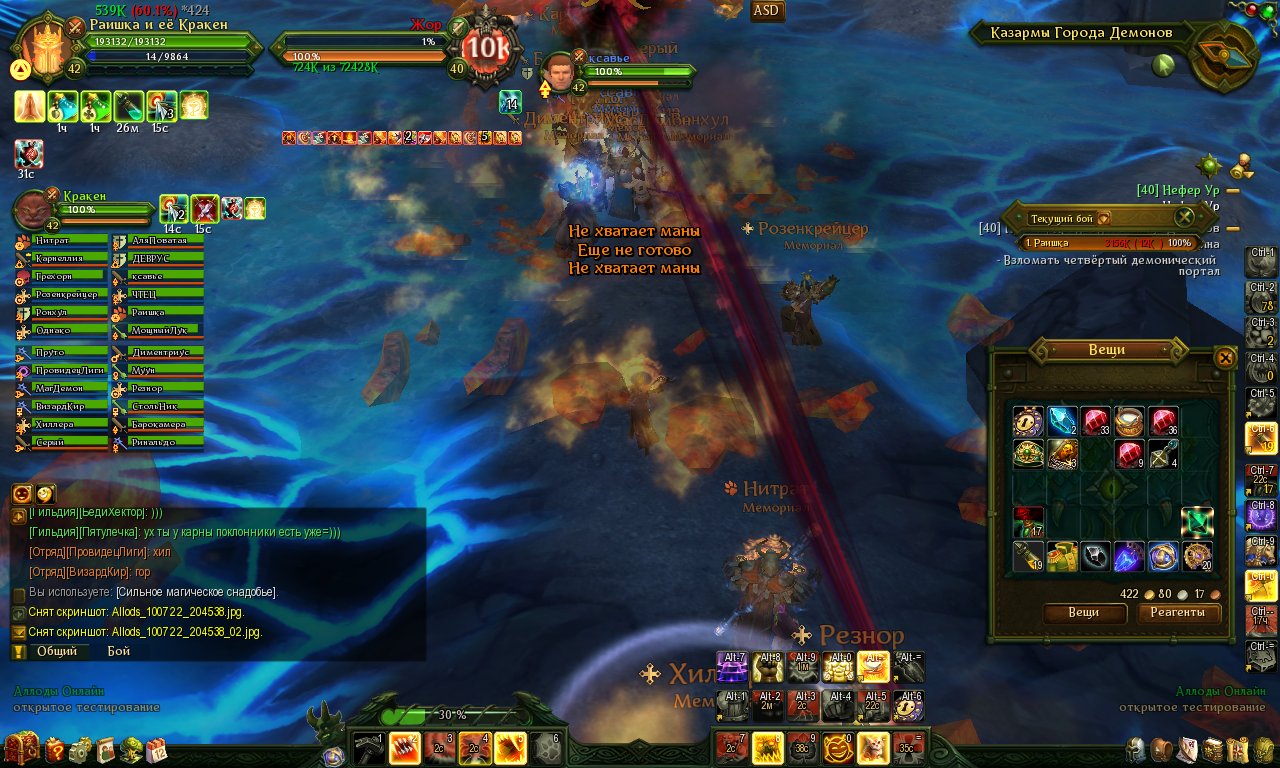Click the Раишка player portrait
1280x768 pixels.
(x=42, y=47)
